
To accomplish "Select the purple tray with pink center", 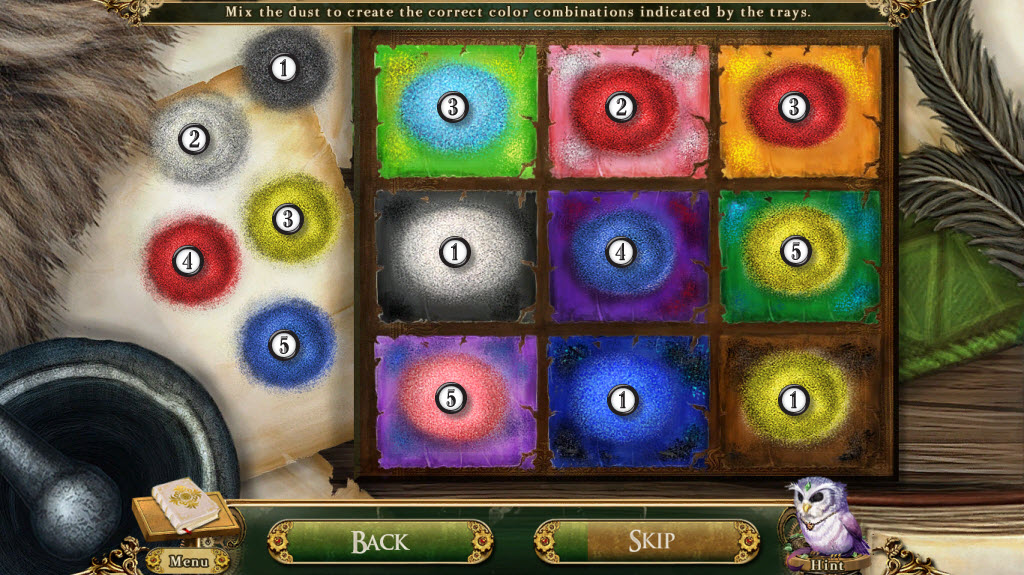I will pyautogui.click(x=452, y=398).
